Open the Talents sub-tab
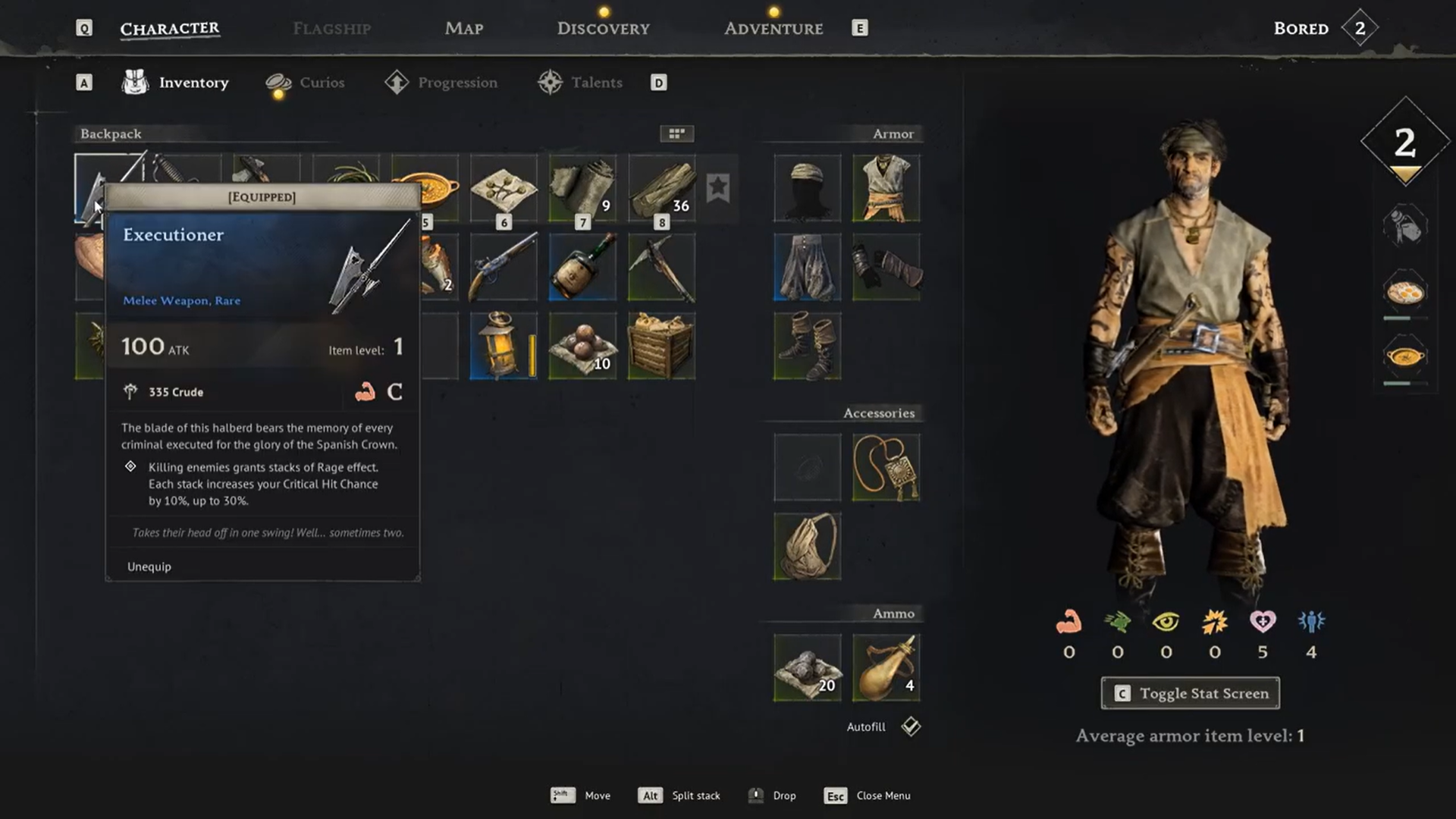The height and width of the screenshot is (819, 1456). click(x=596, y=83)
